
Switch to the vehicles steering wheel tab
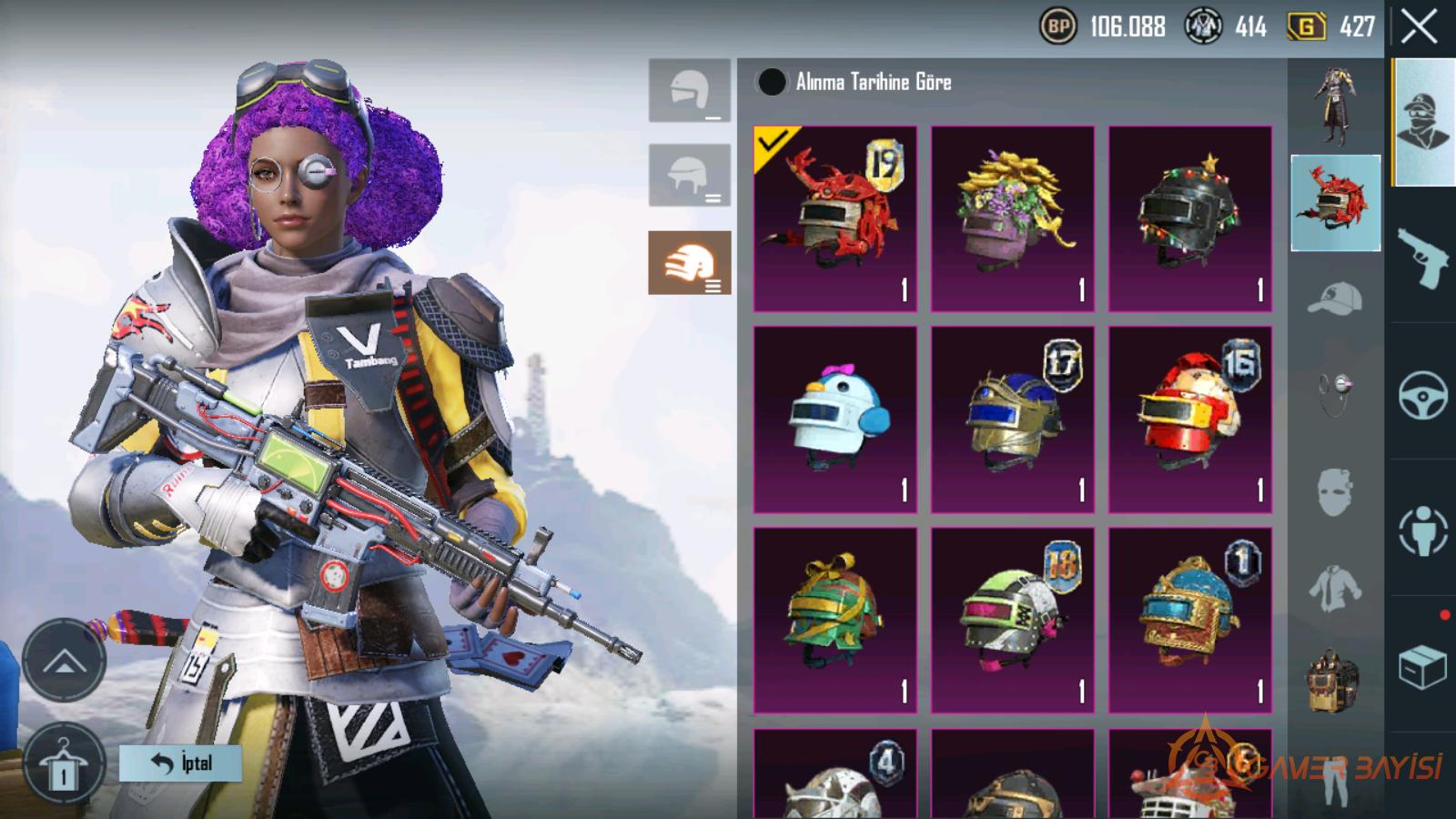(x=1422, y=395)
